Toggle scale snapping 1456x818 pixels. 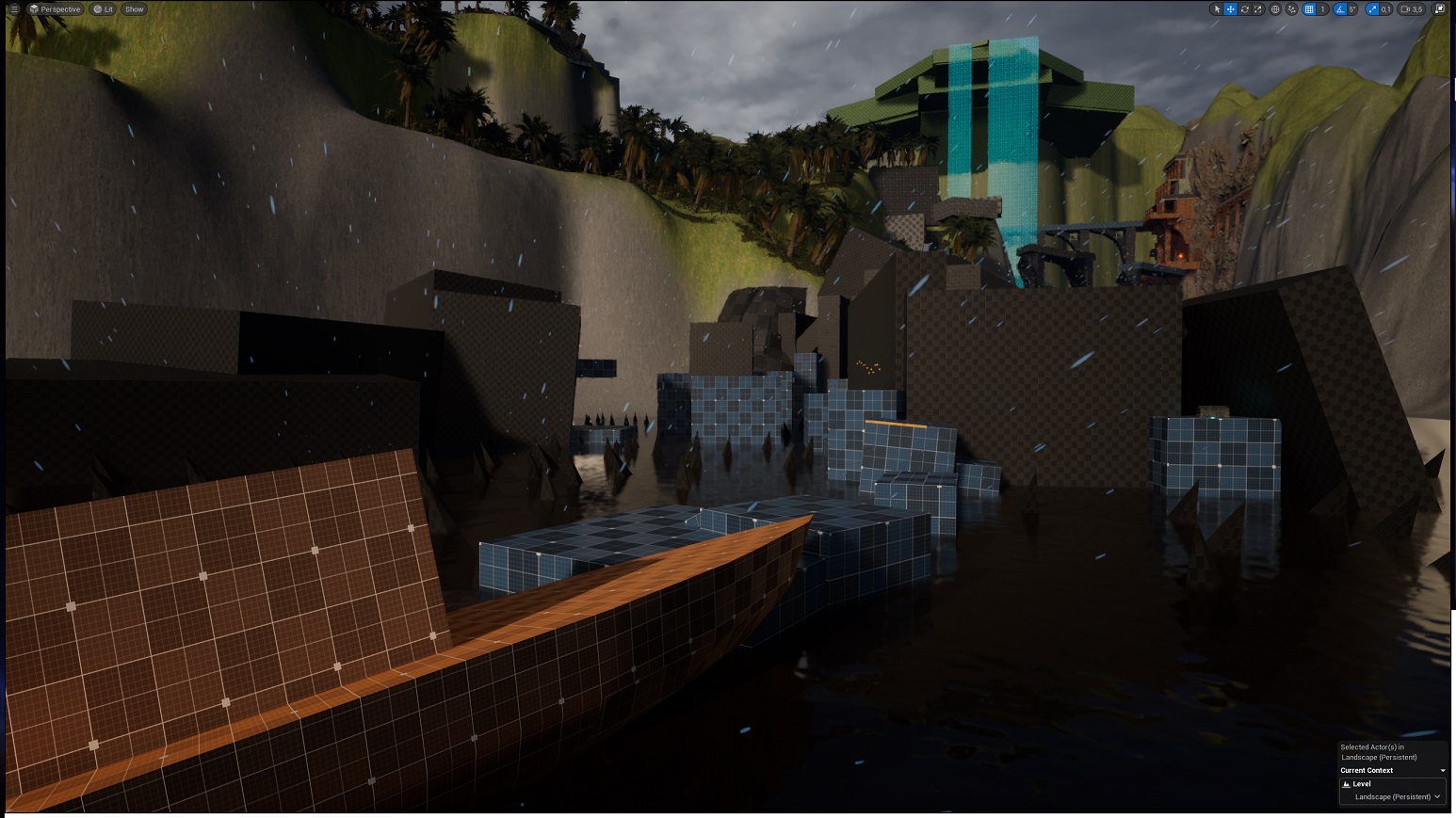click(1372, 9)
